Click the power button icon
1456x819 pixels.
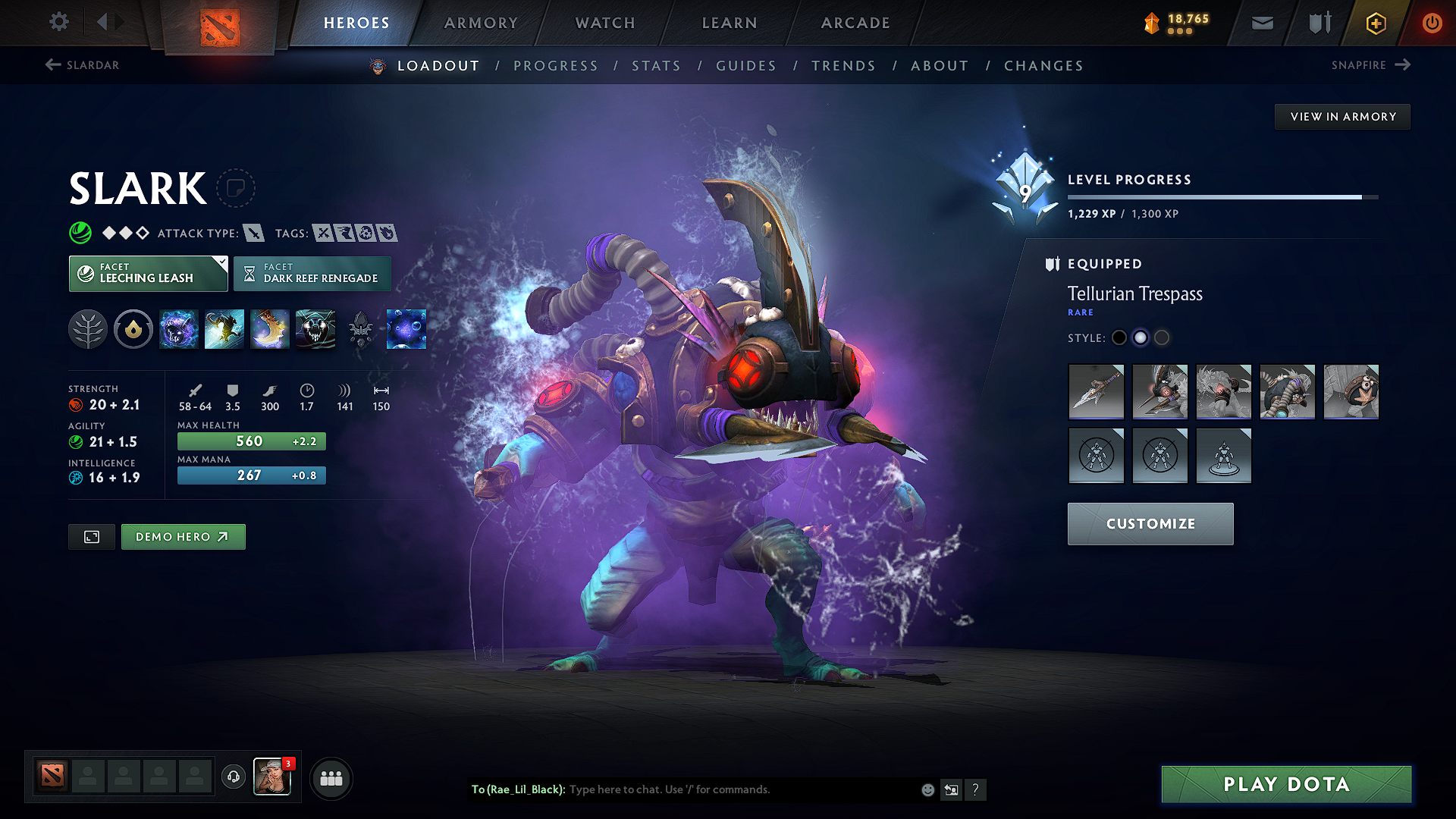(1432, 23)
